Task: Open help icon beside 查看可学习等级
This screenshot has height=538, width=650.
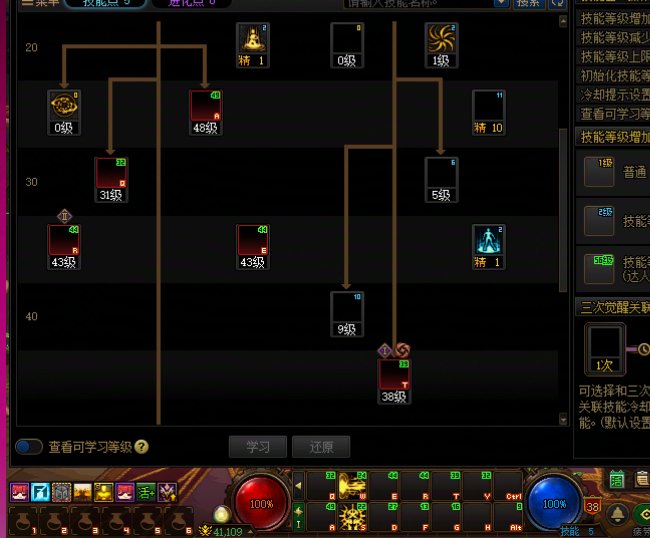Action: (142, 447)
